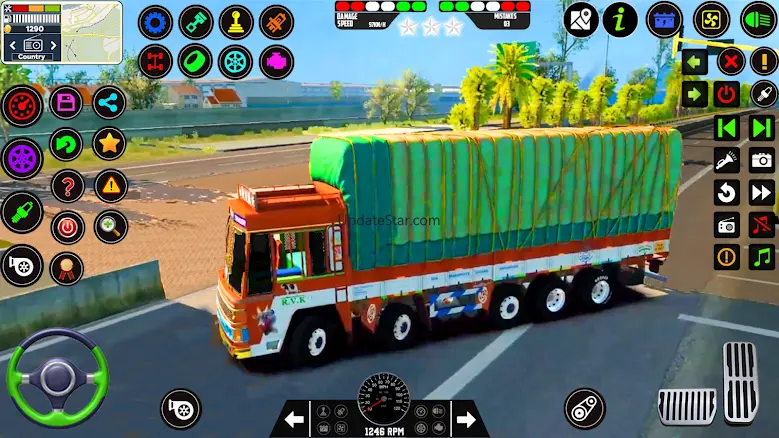Activate the right turn indicator arrow
This screenshot has width=779, height=438.
click(696, 95)
